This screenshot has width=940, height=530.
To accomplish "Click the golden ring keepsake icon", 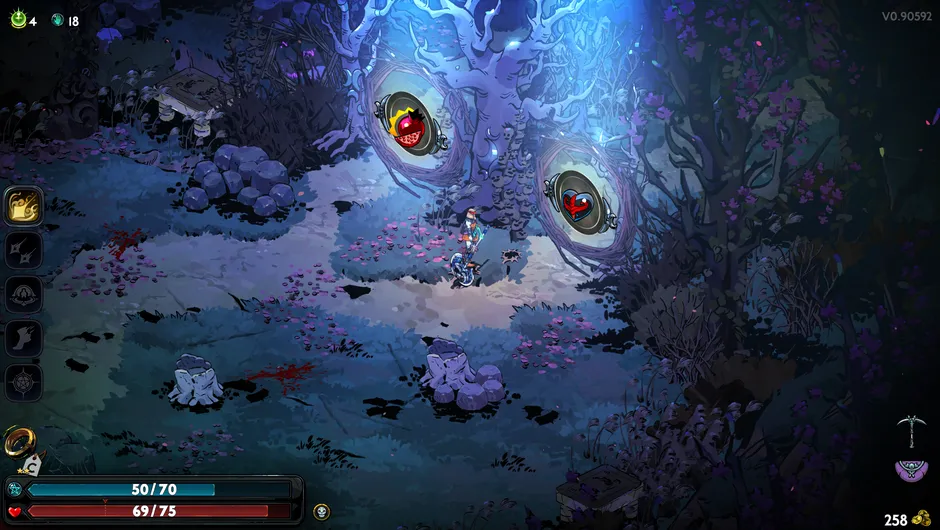I will coord(17,439).
